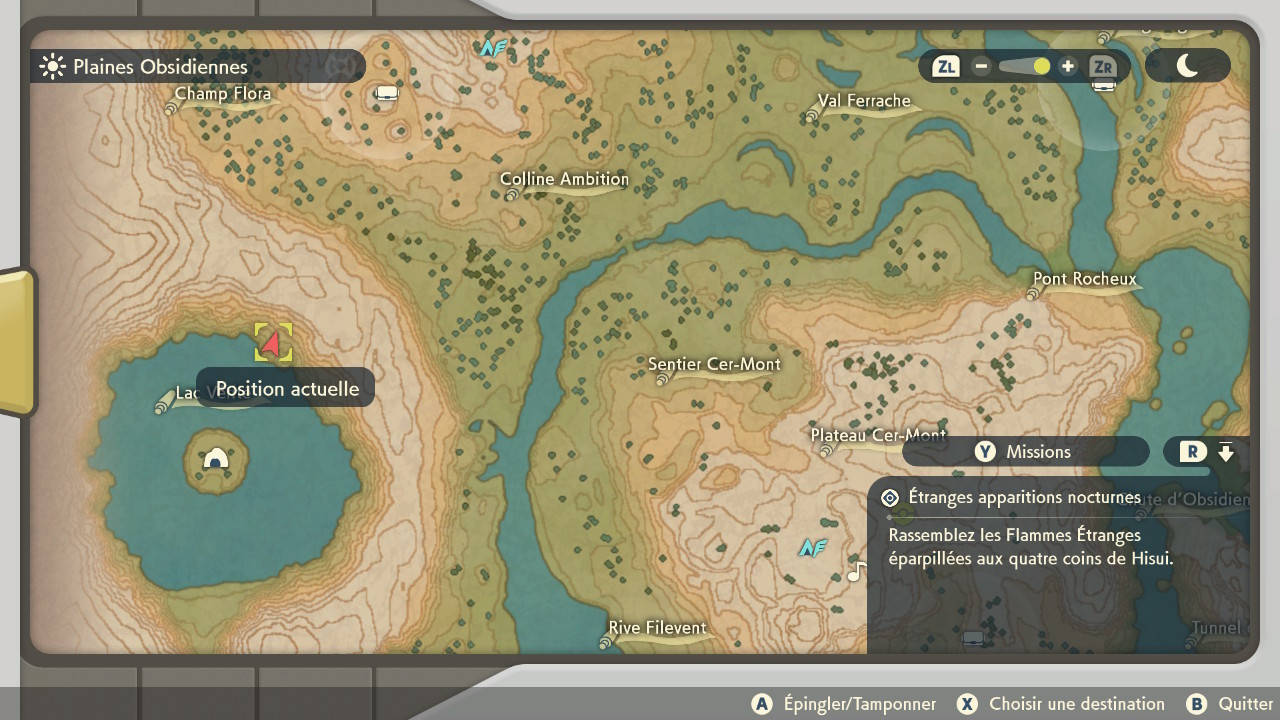Select the music note icon near Plateau Cer-Mont
Image resolution: width=1280 pixels, height=720 pixels.
tap(855, 573)
